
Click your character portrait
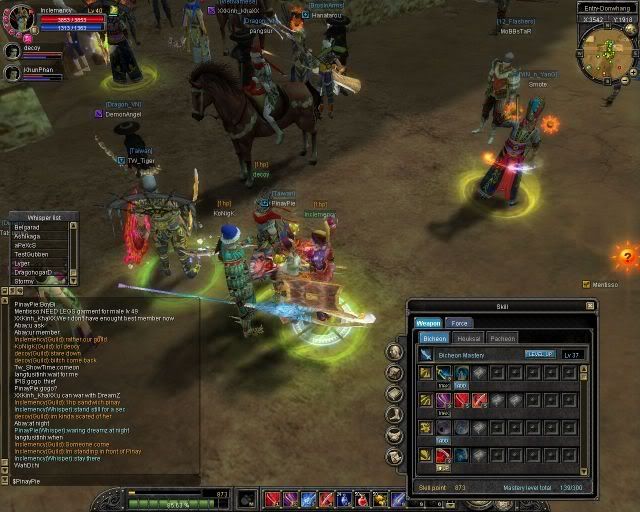[x=18, y=19]
